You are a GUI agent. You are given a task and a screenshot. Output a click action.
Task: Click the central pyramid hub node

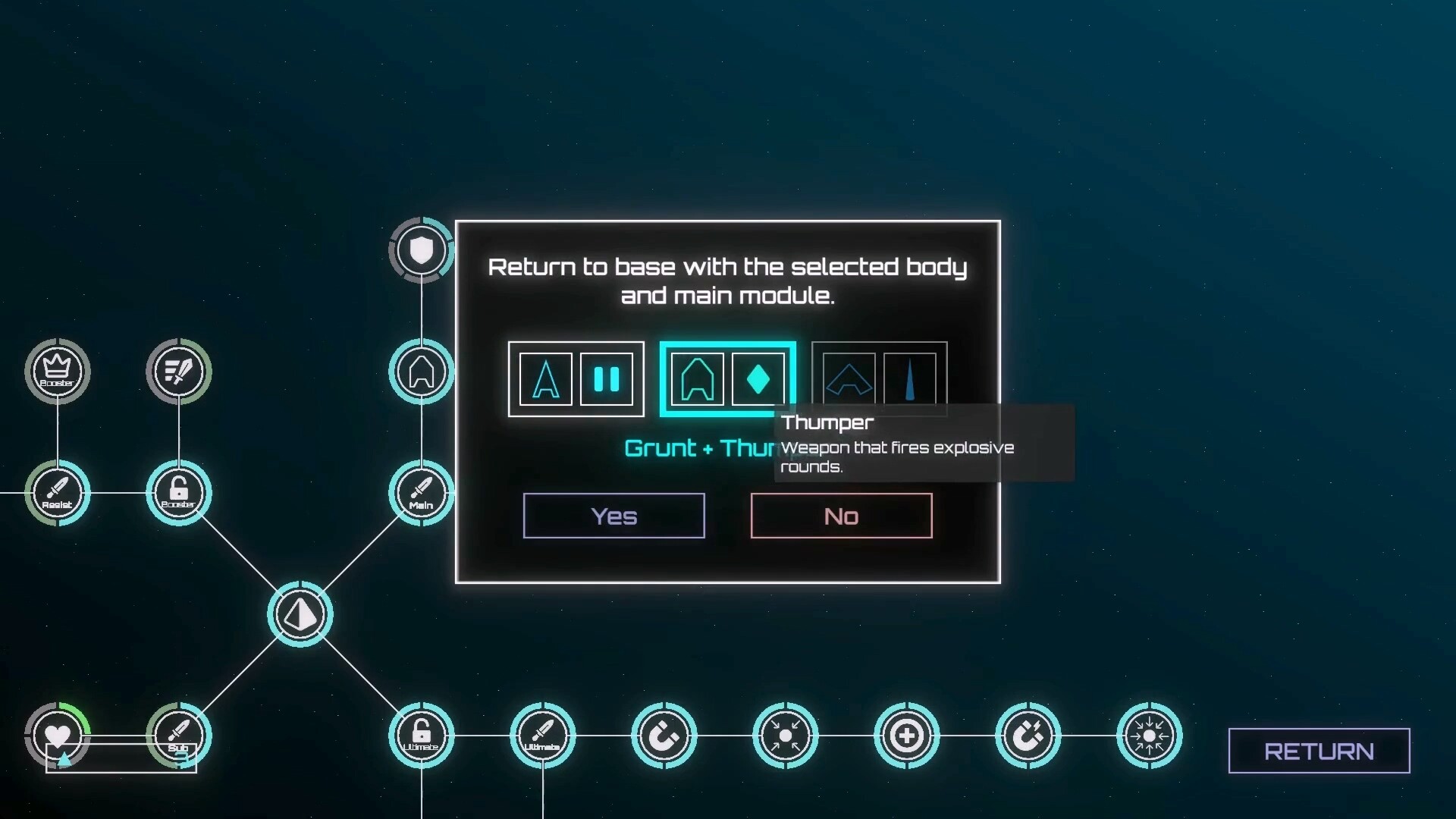pos(300,614)
